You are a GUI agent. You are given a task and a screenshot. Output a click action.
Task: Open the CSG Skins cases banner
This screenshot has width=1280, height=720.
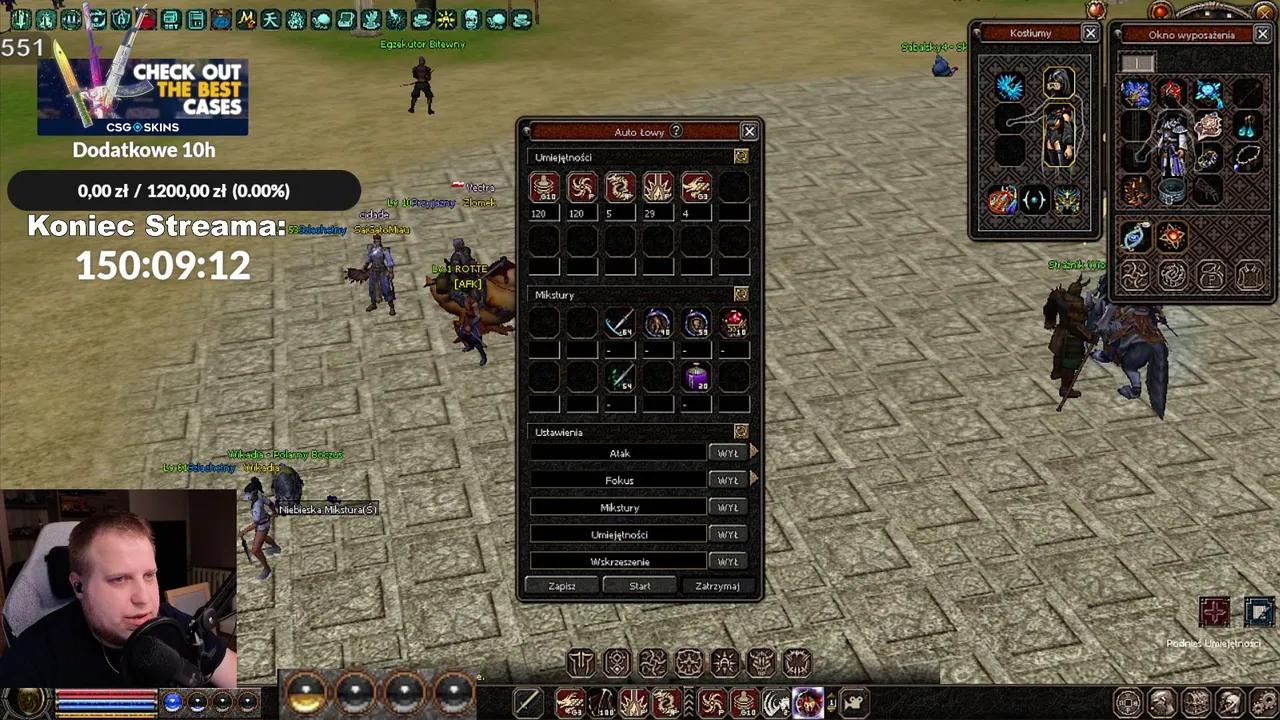[x=142, y=96]
